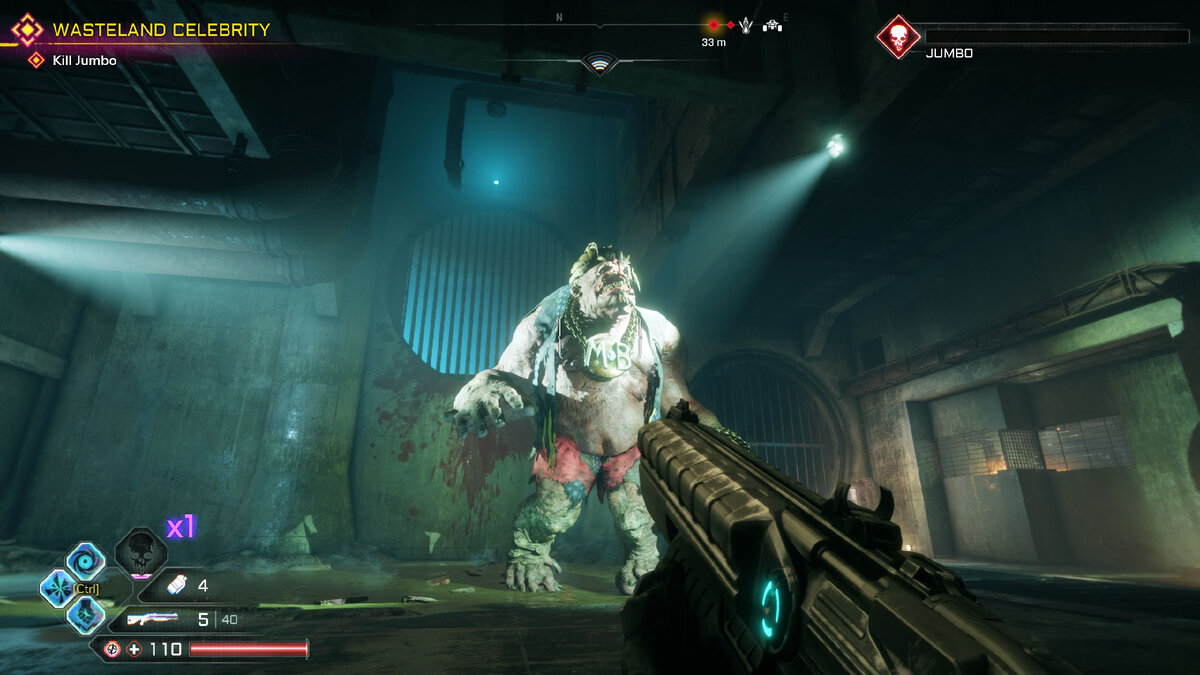The width and height of the screenshot is (1200, 675).
Task: Click the vehicle marker on the compass
Action: tap(772, 25)
